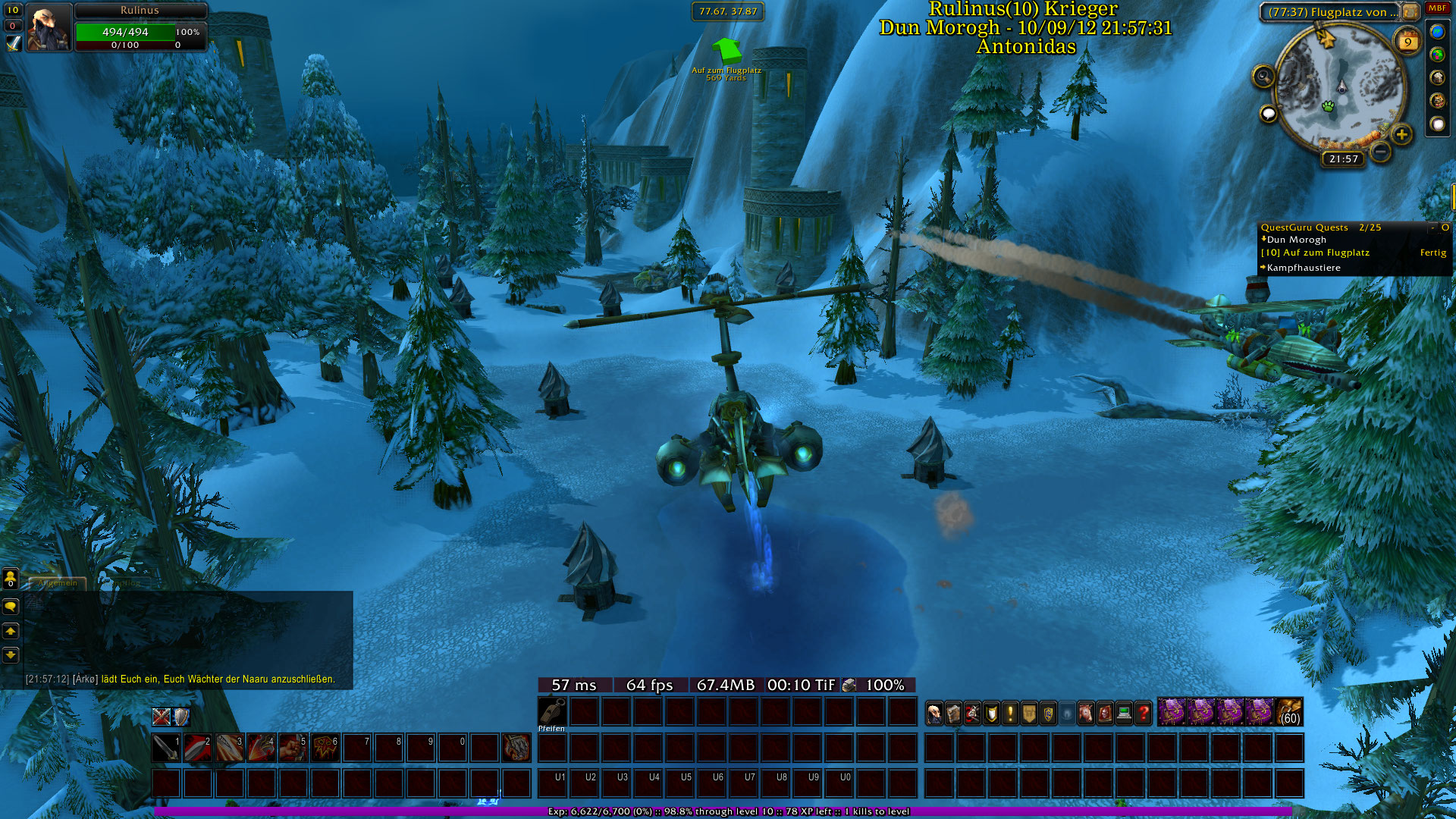The width and height of the screenshot is (1456, 819).
Task: Zoom in the minimap with the plus button
Action: click(x=1401, y=135)
